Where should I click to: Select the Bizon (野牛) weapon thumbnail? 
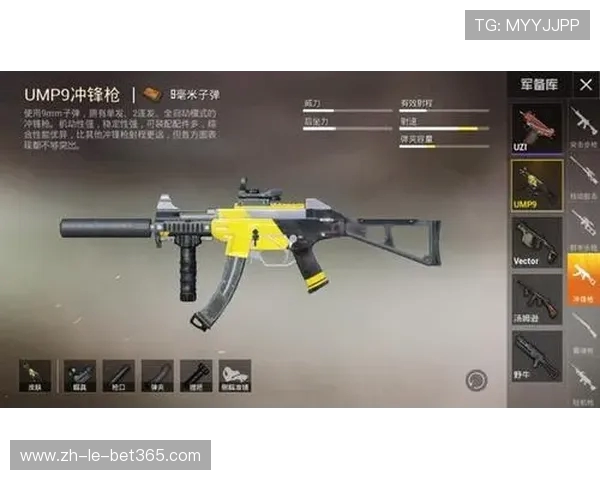537,352
